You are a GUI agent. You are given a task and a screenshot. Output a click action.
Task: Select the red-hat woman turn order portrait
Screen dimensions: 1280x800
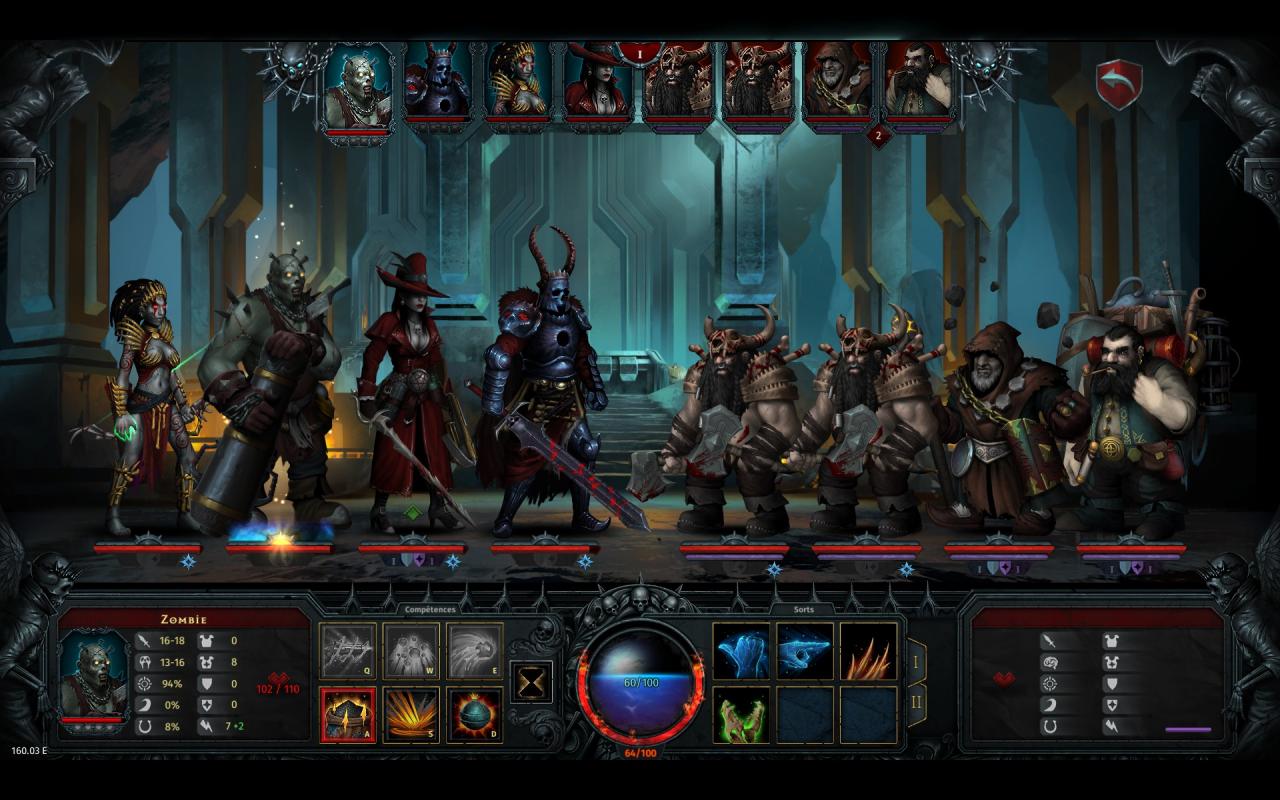click(x=598, y=85)
